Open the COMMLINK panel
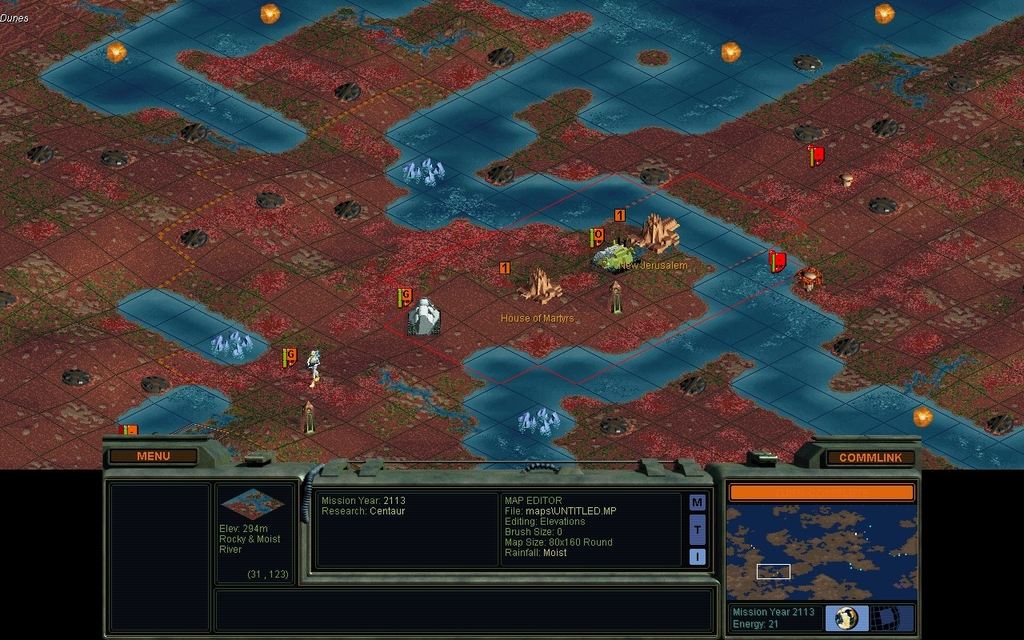Screen dimensions: 1024x640 [x=870, y=457]
